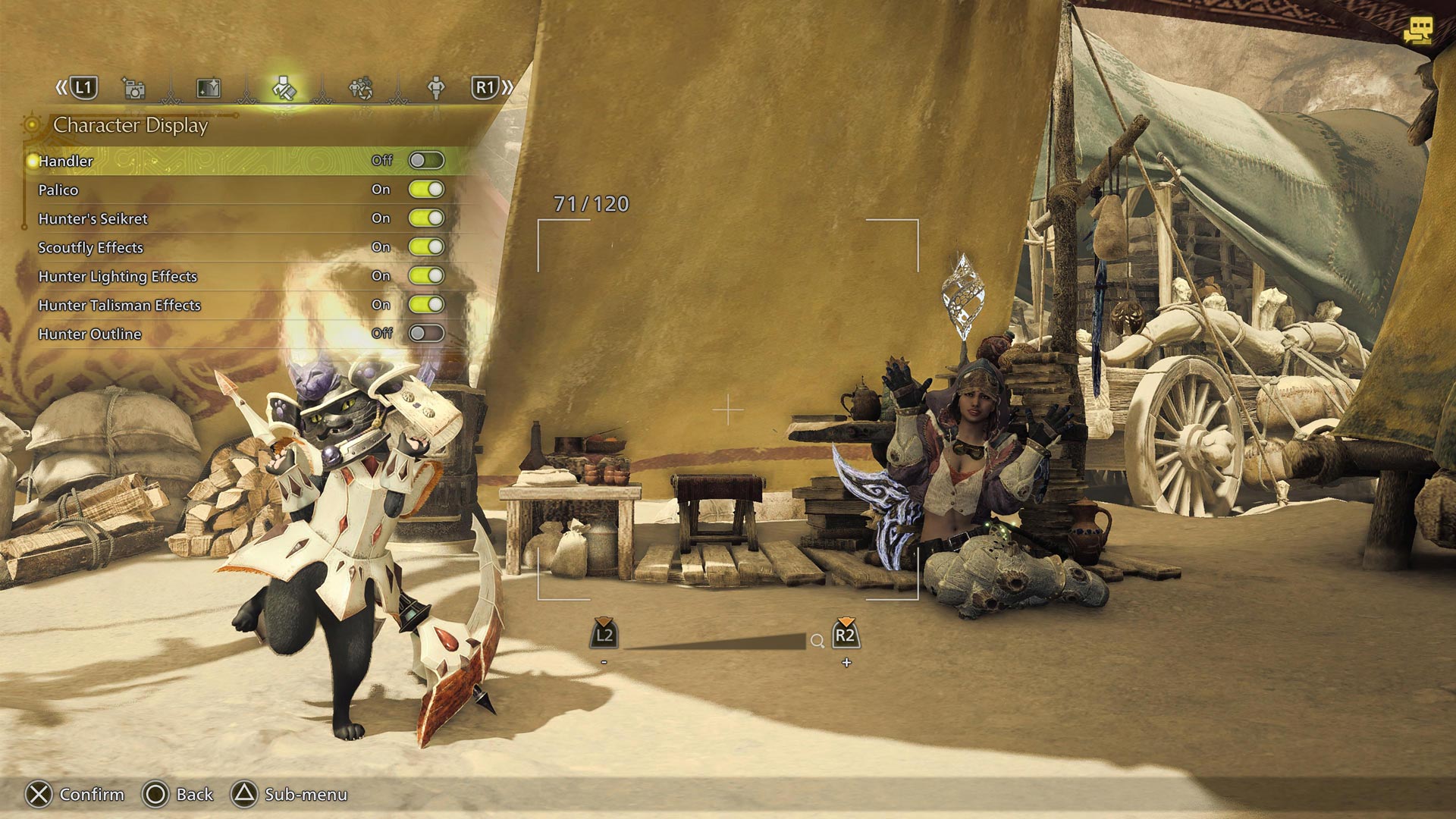This screenshot has height=819, width=1456.
Task: Select the Filters photo tab icon
Action: tap(206, 88)
